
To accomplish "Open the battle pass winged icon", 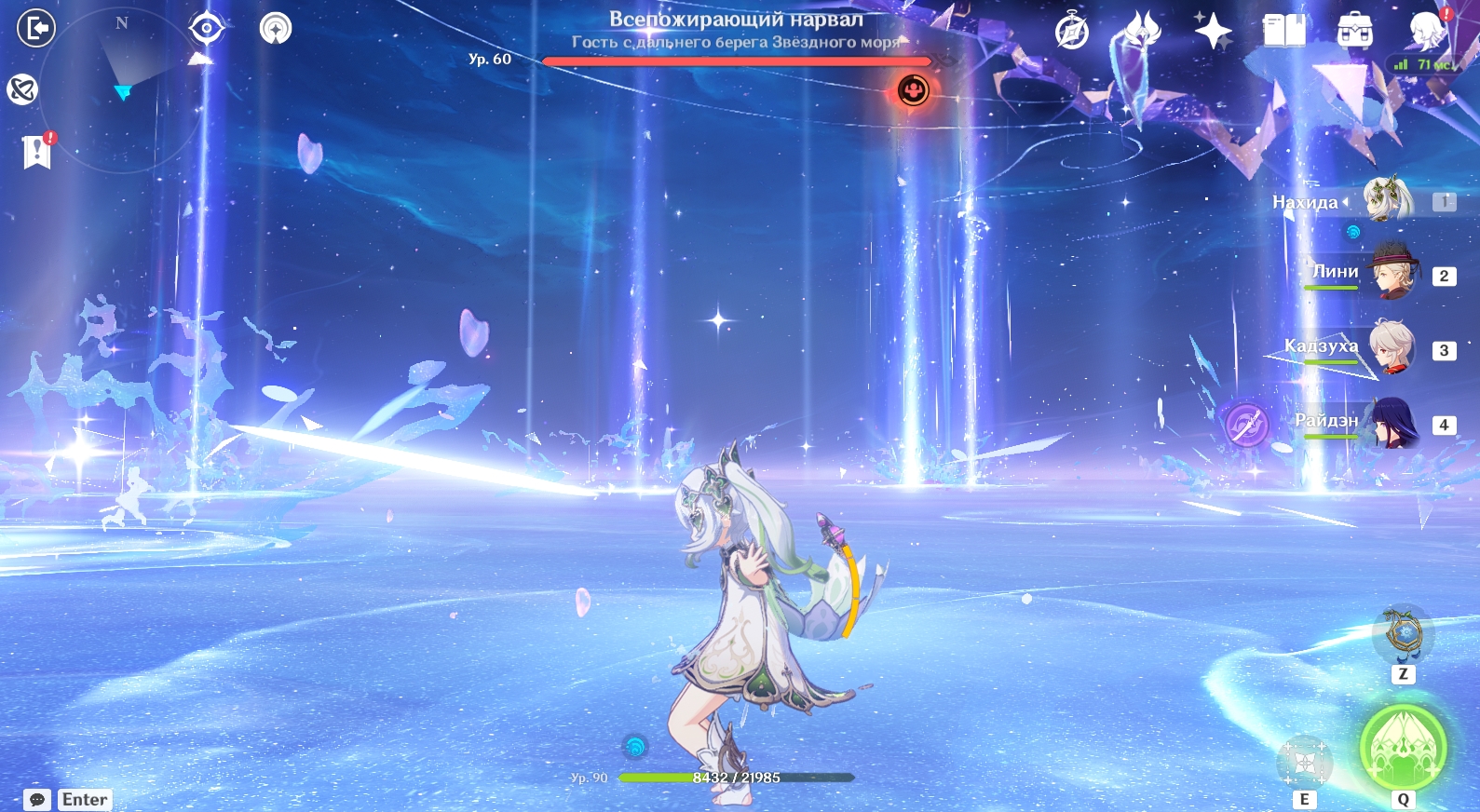I will pos(1142,32).
